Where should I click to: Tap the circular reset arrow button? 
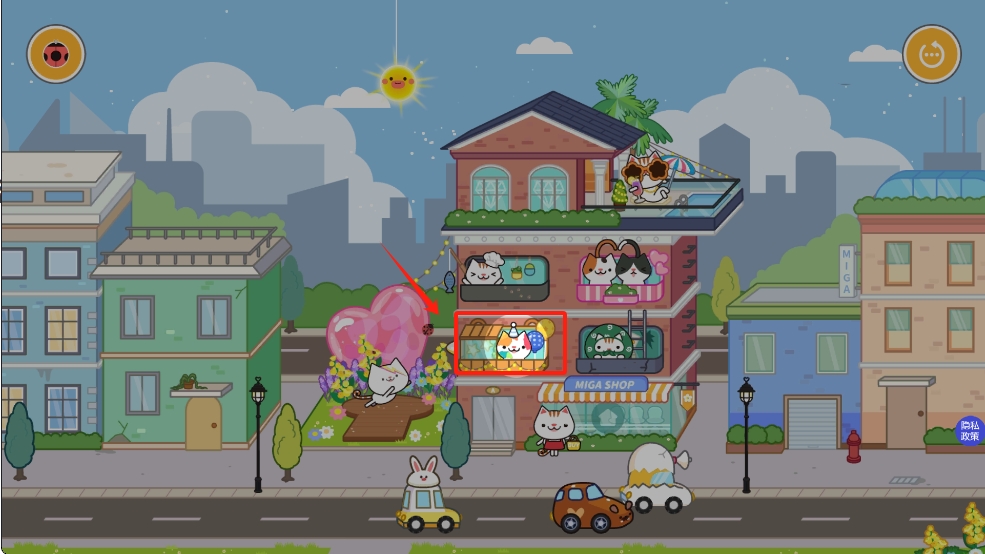point(932,54)
